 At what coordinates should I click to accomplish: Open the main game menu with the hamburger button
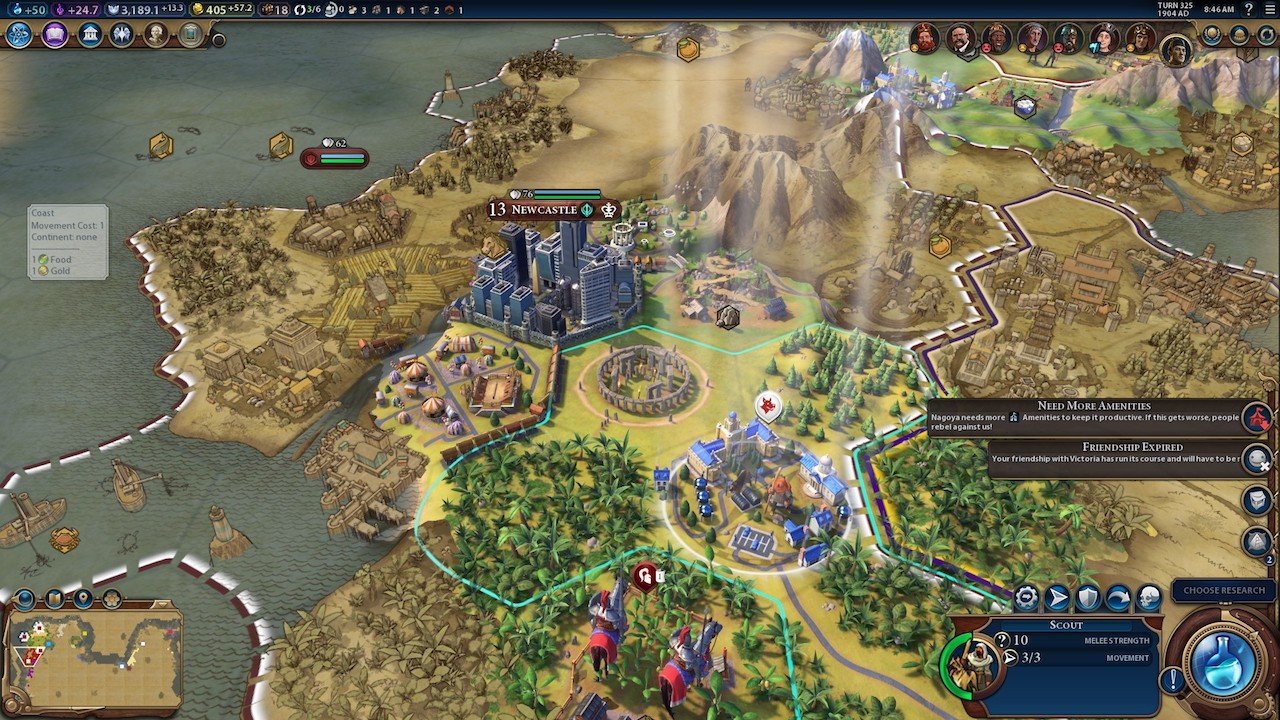click(1268, 9)
